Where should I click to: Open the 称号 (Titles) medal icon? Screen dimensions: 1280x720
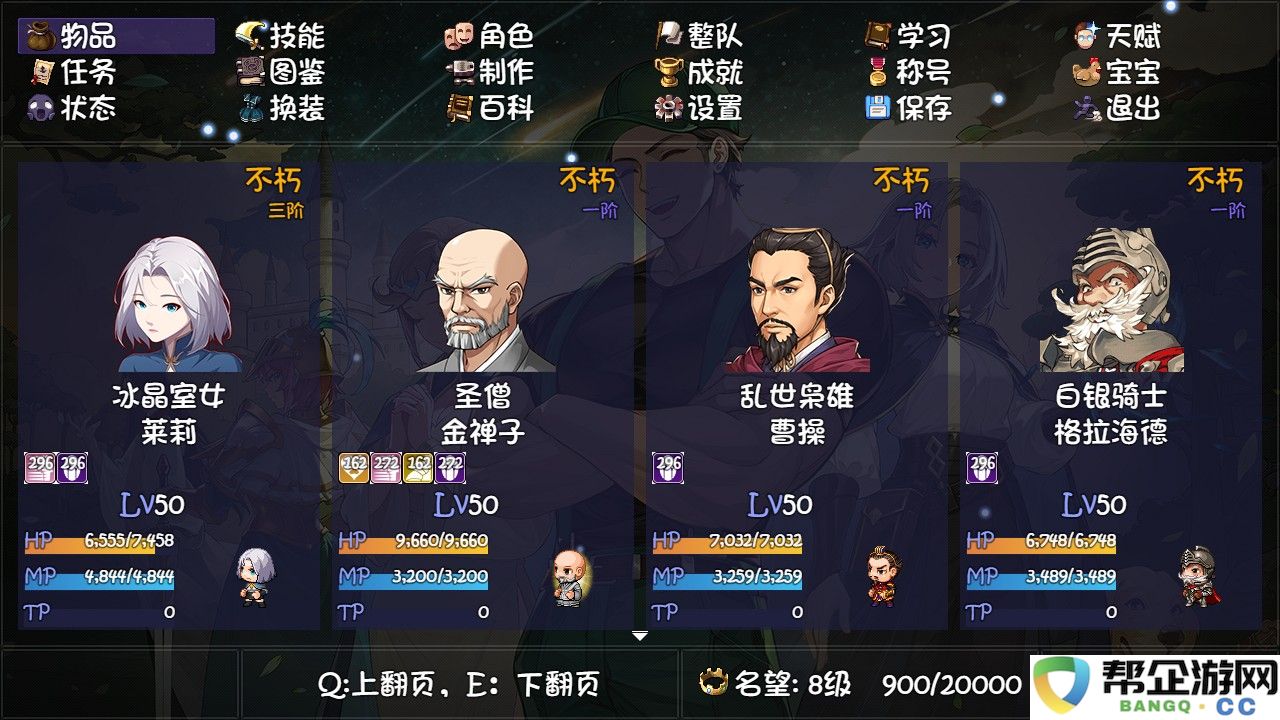(x=880, y=73)
